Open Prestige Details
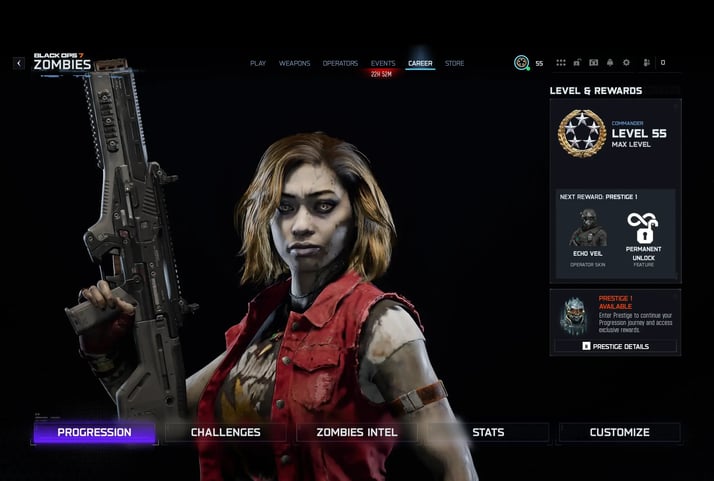The image size is (714, 481). [x=615, y=346]
